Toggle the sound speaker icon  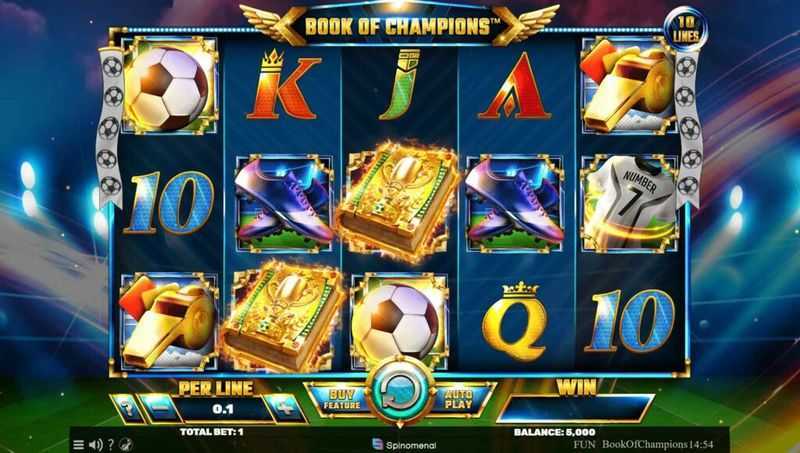[95, 444]
